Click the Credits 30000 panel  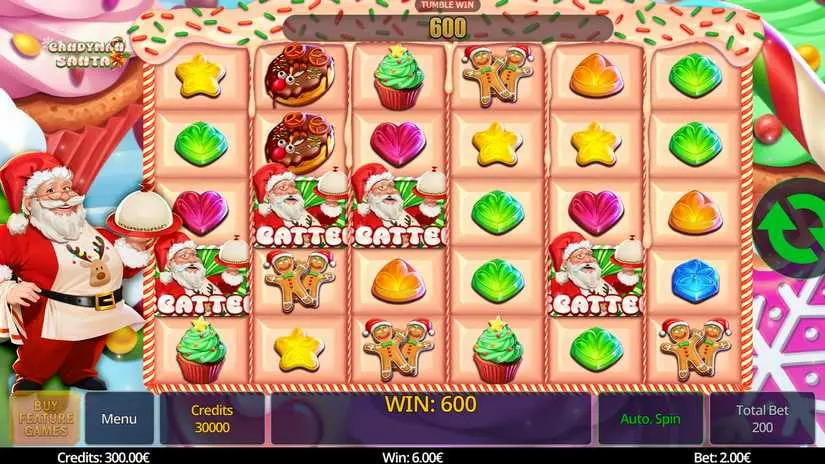click(212, 418)
